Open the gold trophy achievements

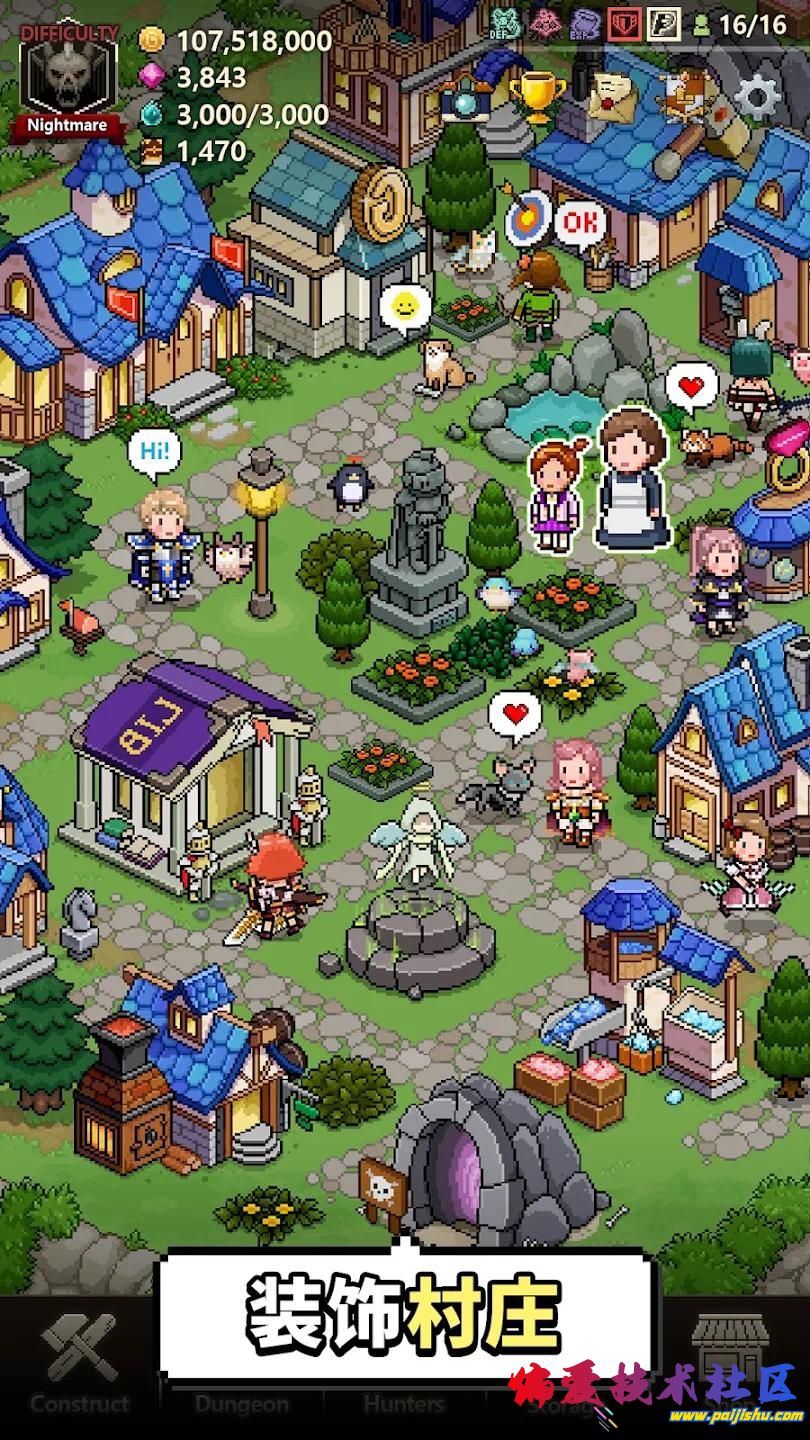click(537, 96)
